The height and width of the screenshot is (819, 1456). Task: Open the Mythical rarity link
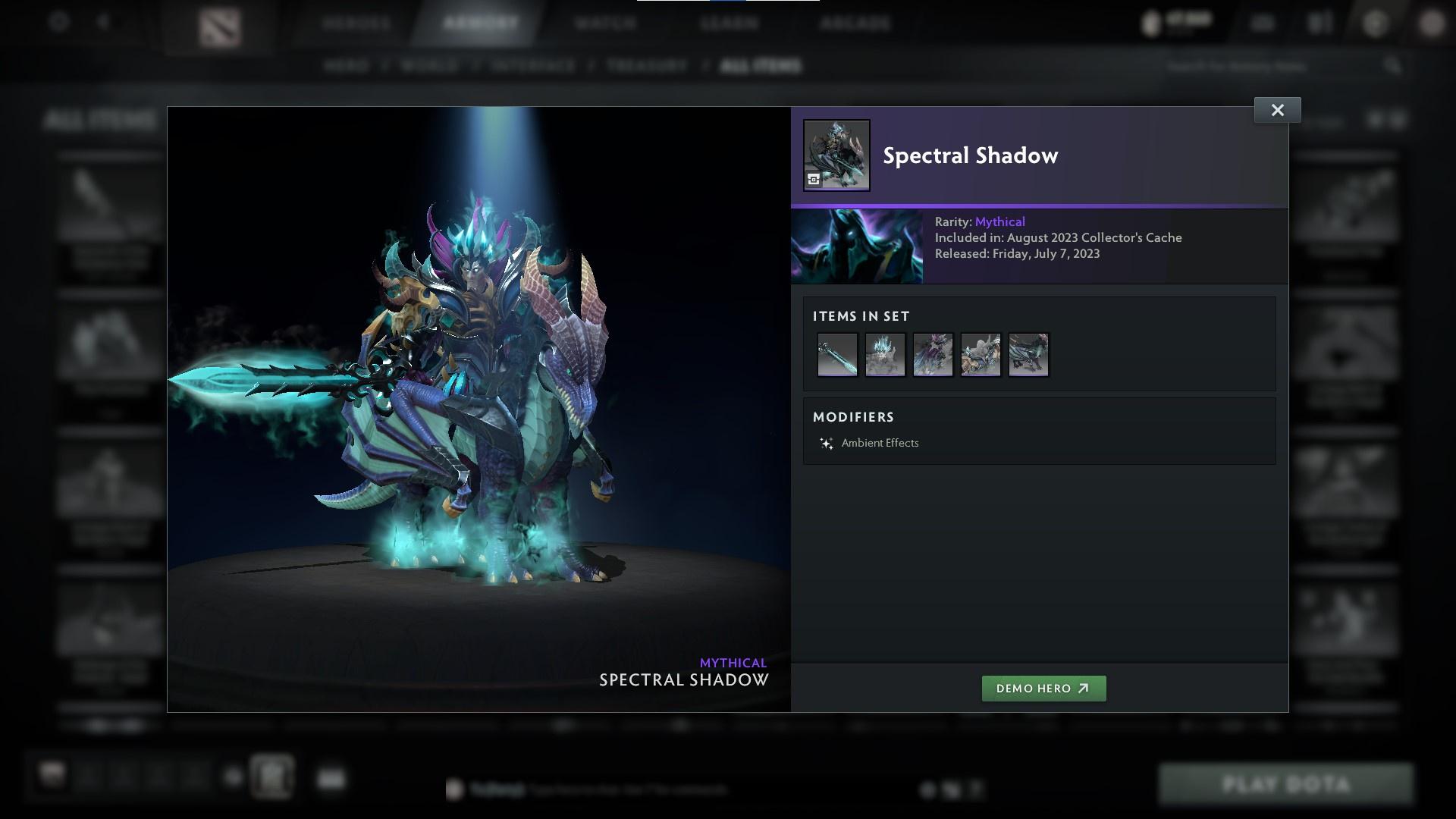1000,221
